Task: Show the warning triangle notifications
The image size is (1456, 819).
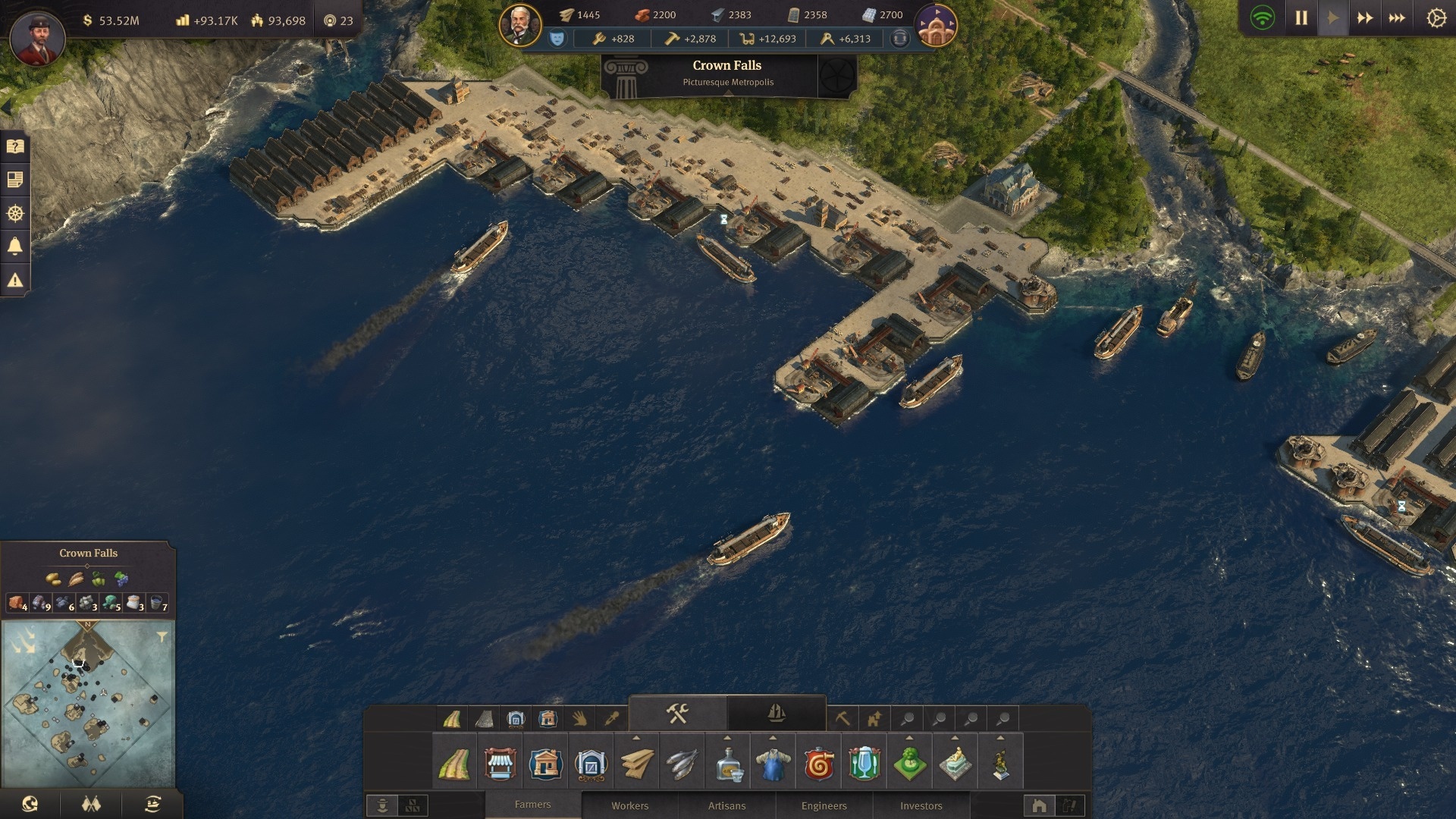Action: pos(15,281)
